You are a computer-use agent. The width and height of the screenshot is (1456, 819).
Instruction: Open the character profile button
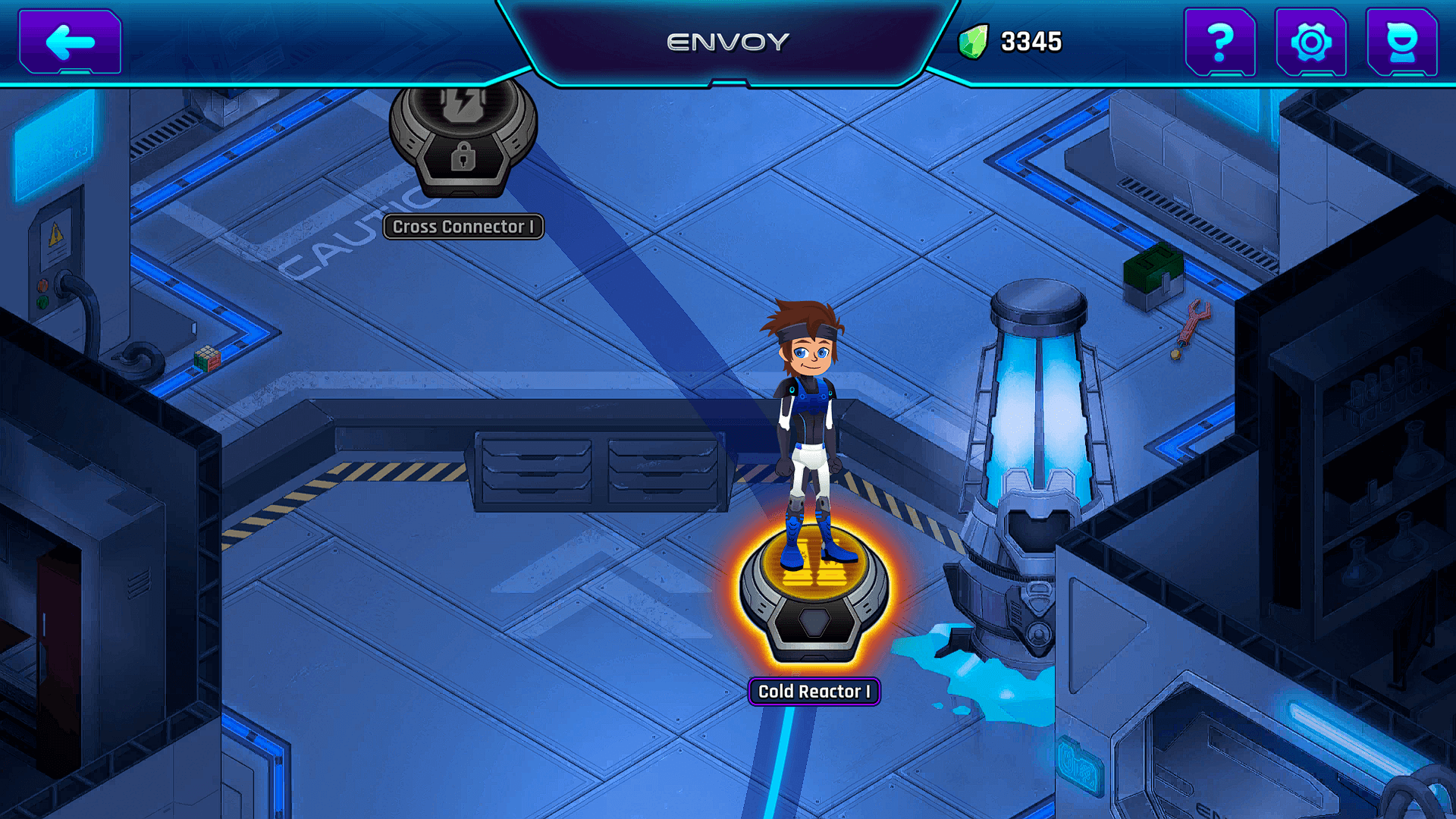click(x=1401, y=42)
